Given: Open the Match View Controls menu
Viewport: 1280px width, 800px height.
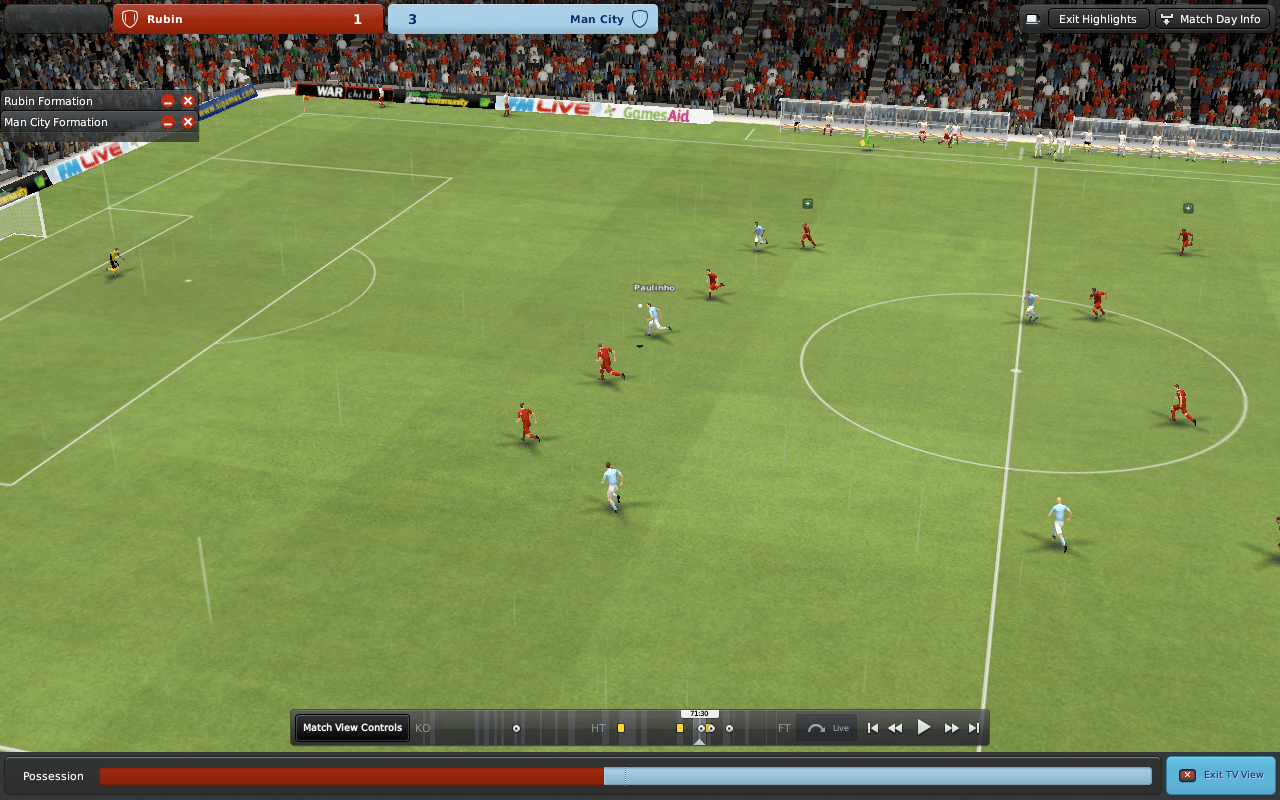Looking at the screenshot, I should pyautogui.click(x=351, y=727).
